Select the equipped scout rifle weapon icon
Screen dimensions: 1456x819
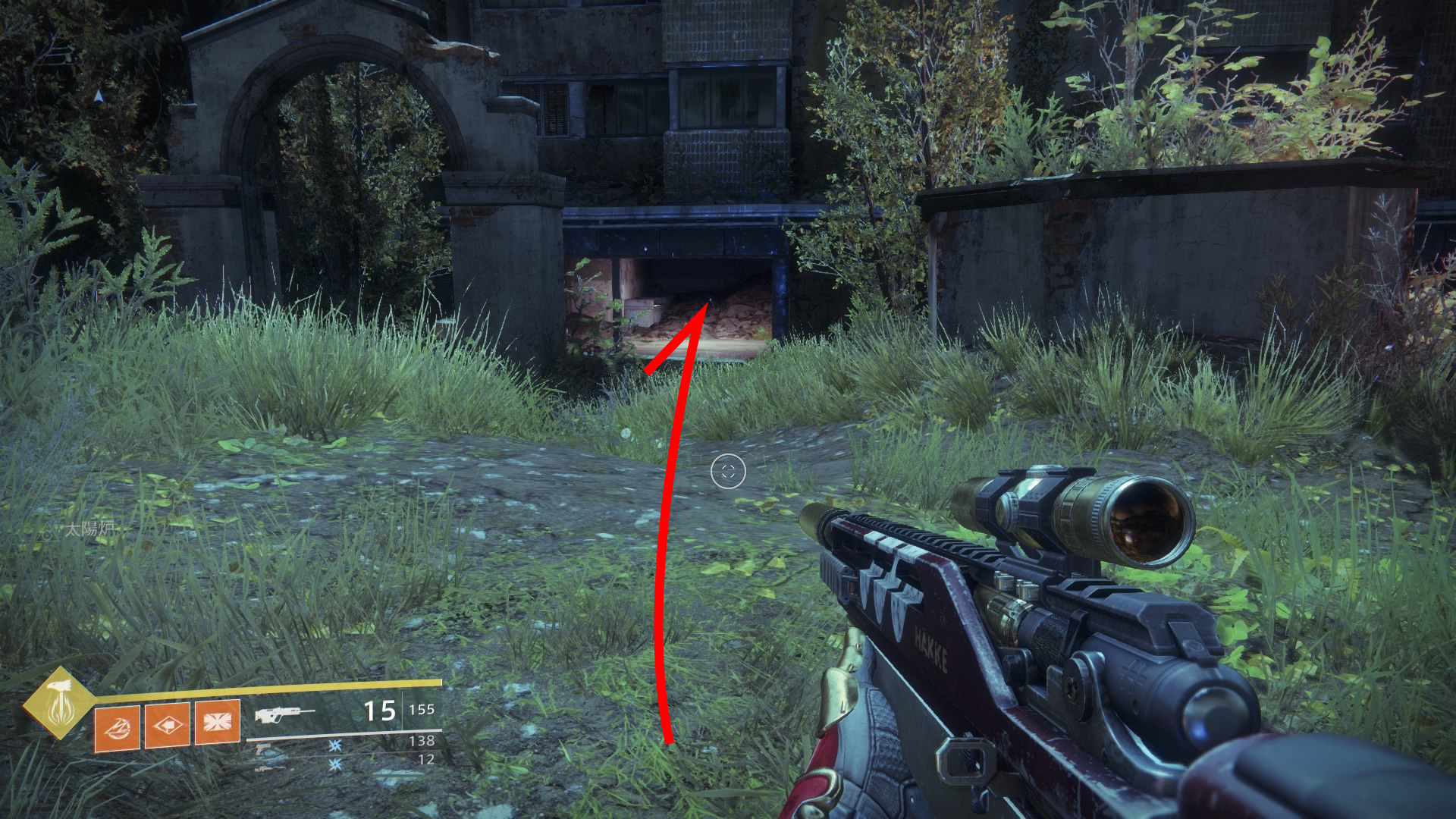point(284,714)
